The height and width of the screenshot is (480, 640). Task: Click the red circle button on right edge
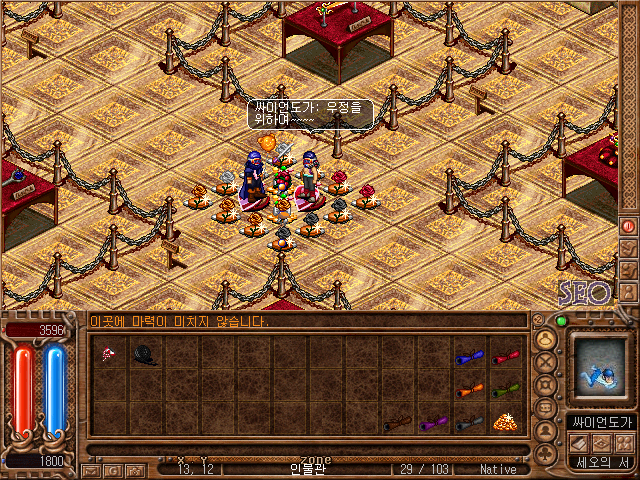pos(629,226)
